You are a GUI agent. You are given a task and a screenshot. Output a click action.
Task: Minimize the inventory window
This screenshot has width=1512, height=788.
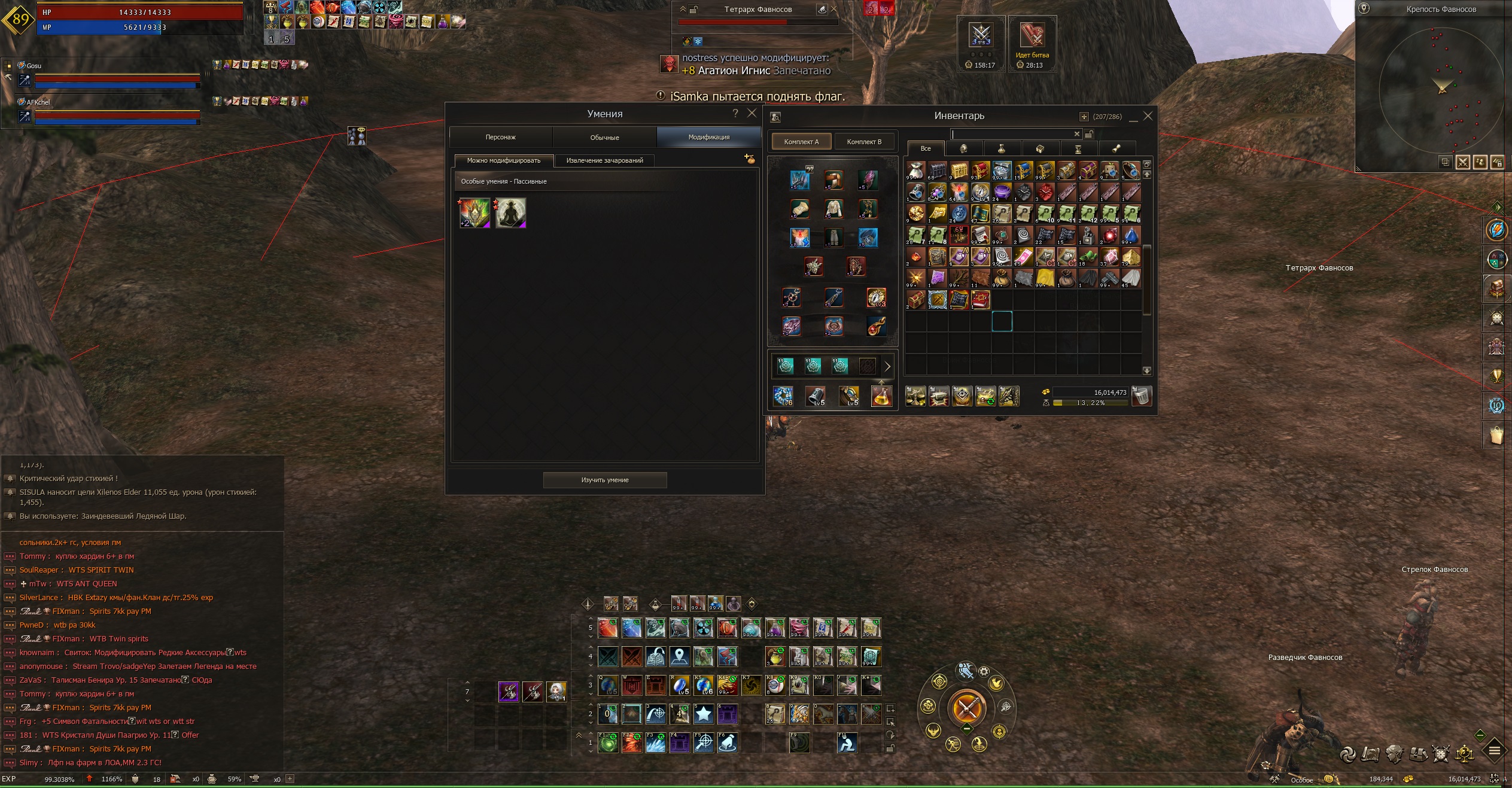coord(1133,117)
